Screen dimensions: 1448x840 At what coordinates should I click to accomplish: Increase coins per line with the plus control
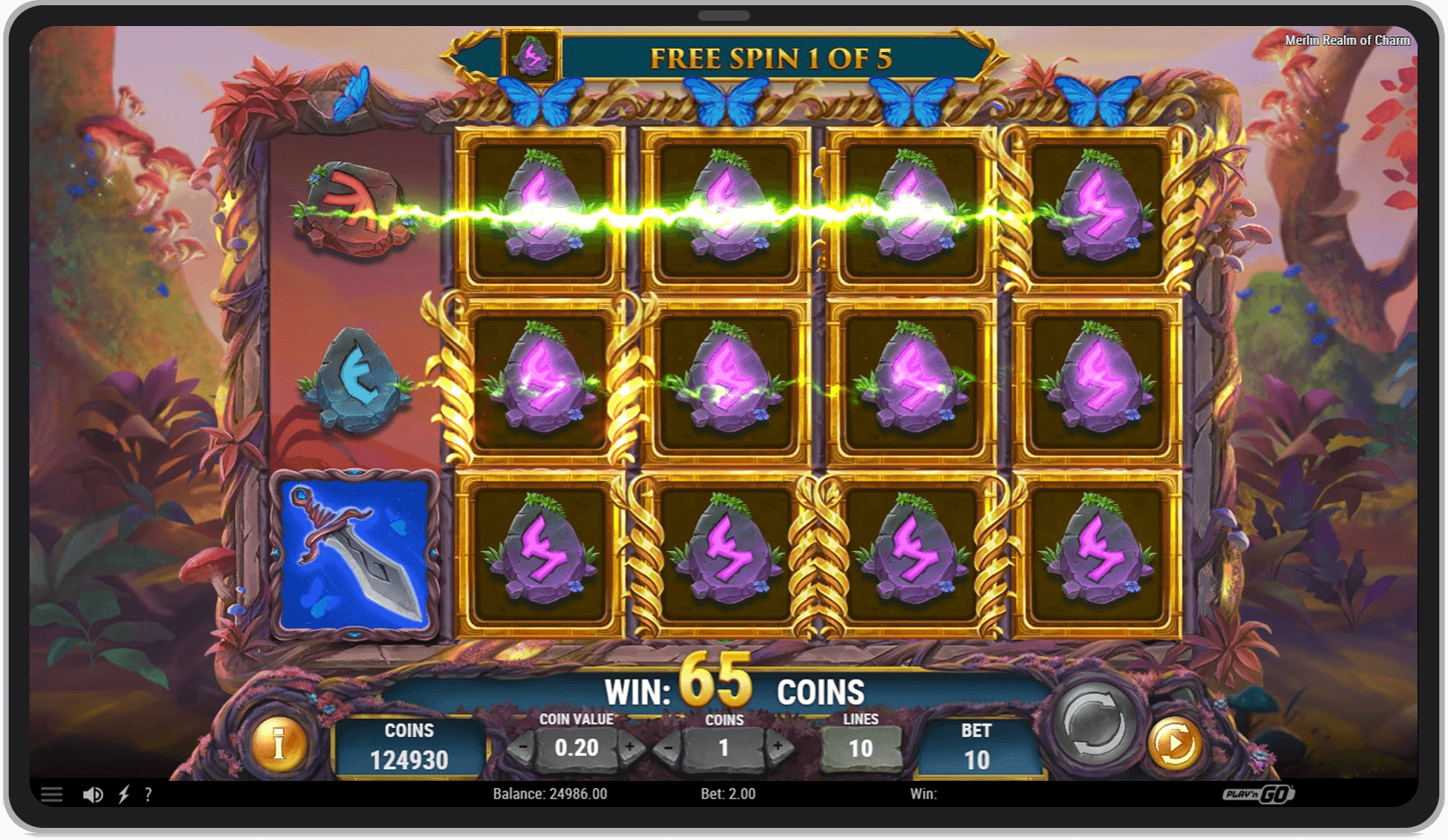[778, 747]
